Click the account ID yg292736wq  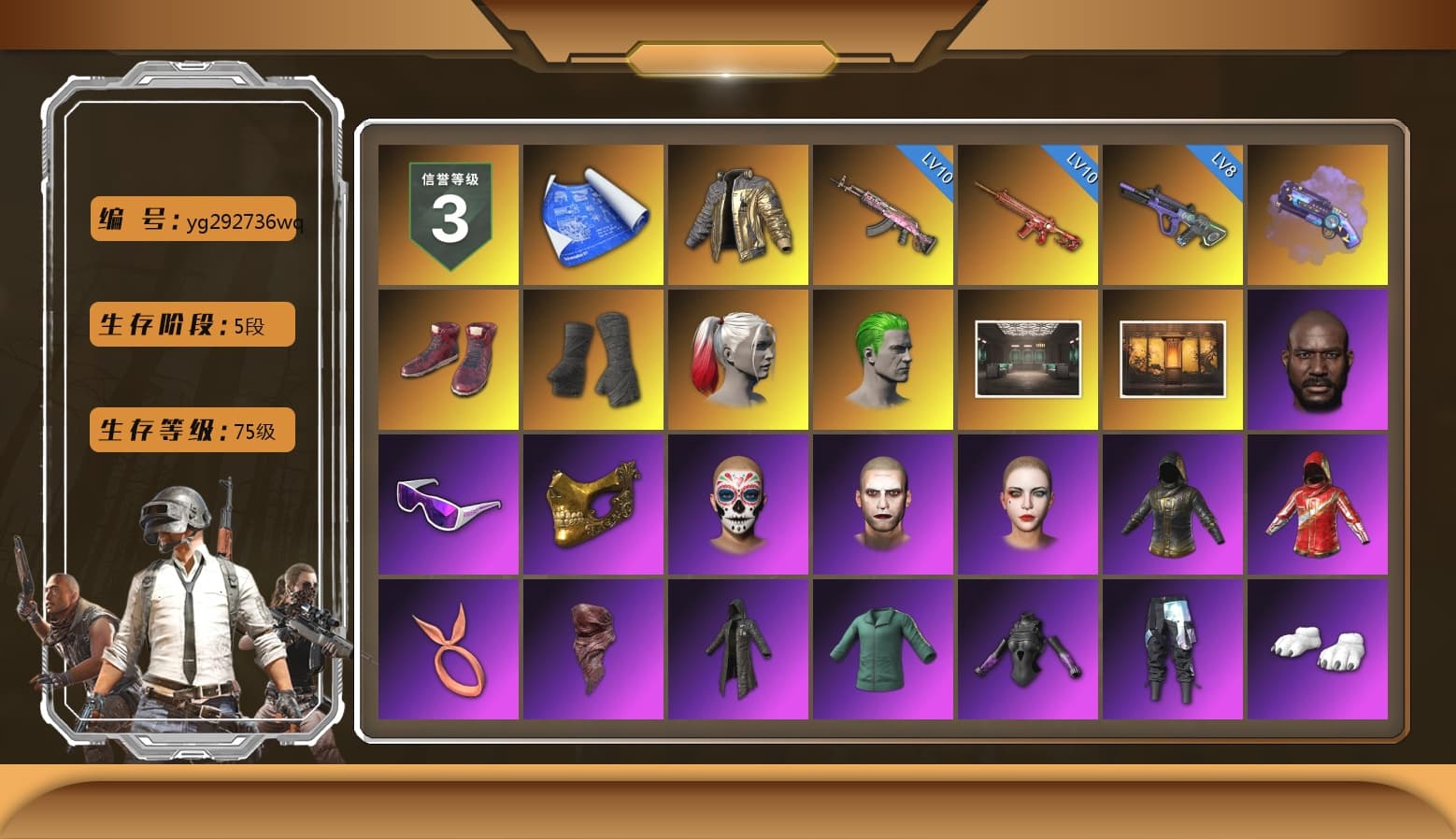click(193, 220)
